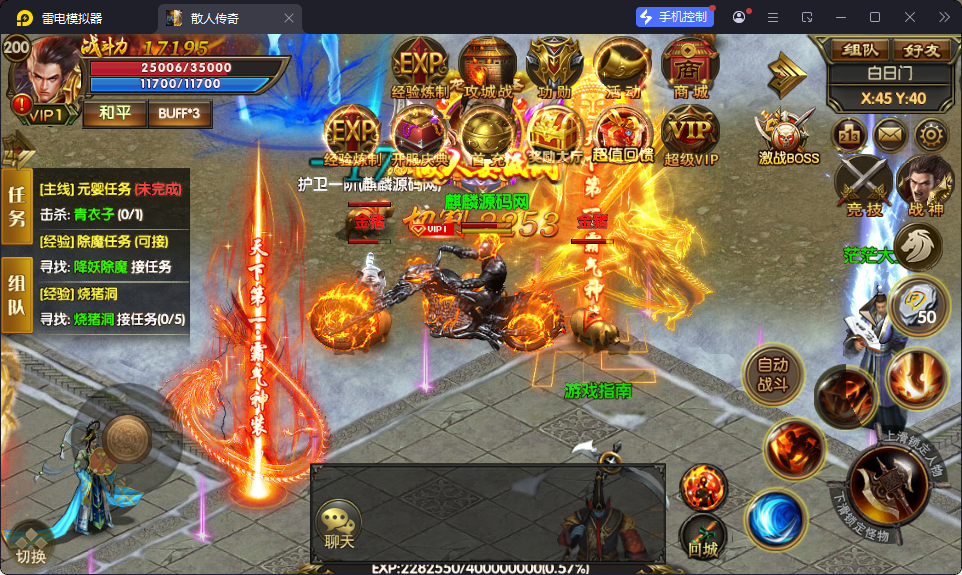Open the gear settings icon
The height and width of the screenshot is (575, 962).
pos(931,134)
